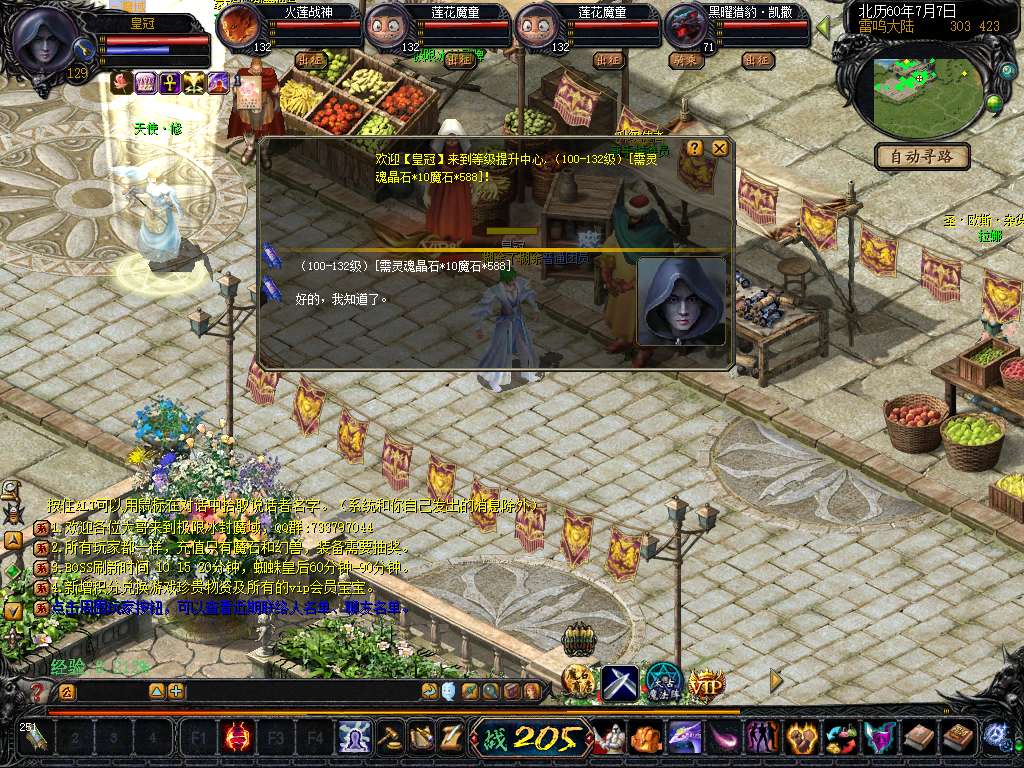Click 骑乘 to mount 黑曜猎豹·凯撒
The height and width of the screenshot is (768, 1024).
click(684, 60)
